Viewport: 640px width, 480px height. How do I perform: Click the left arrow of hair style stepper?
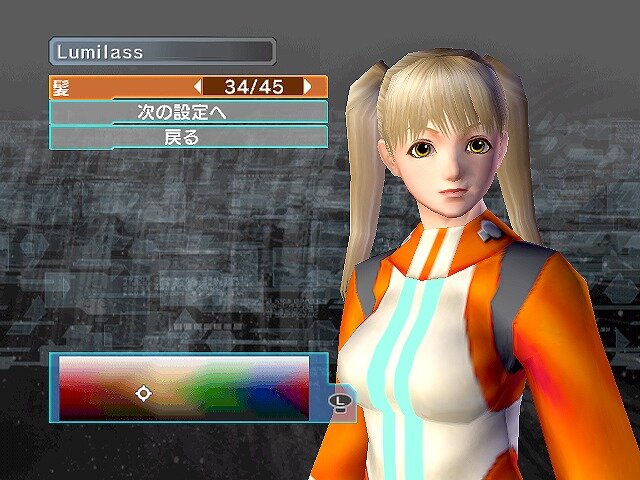coord(198,87)
